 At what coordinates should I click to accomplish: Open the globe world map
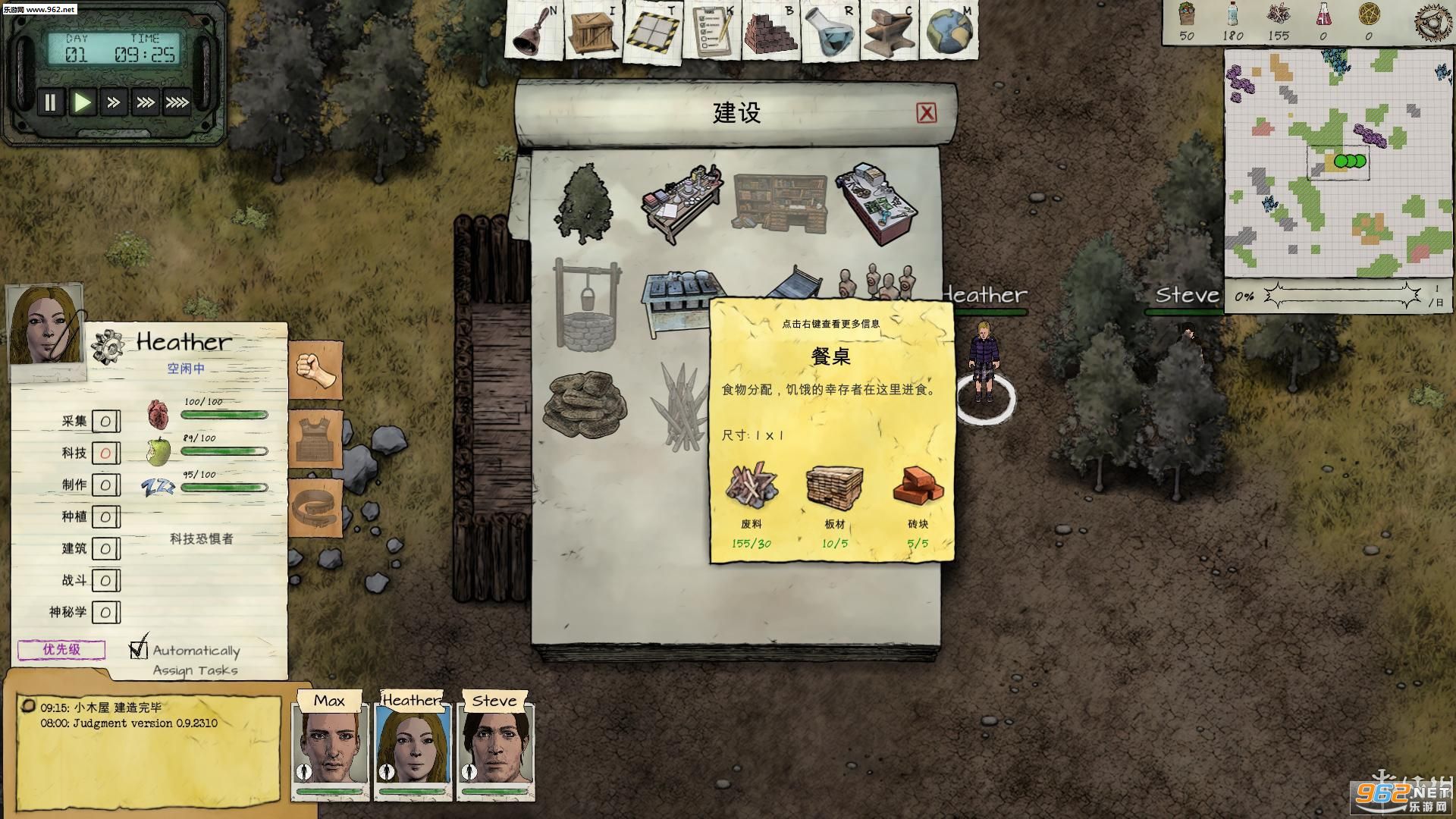(x=948, y=32)
